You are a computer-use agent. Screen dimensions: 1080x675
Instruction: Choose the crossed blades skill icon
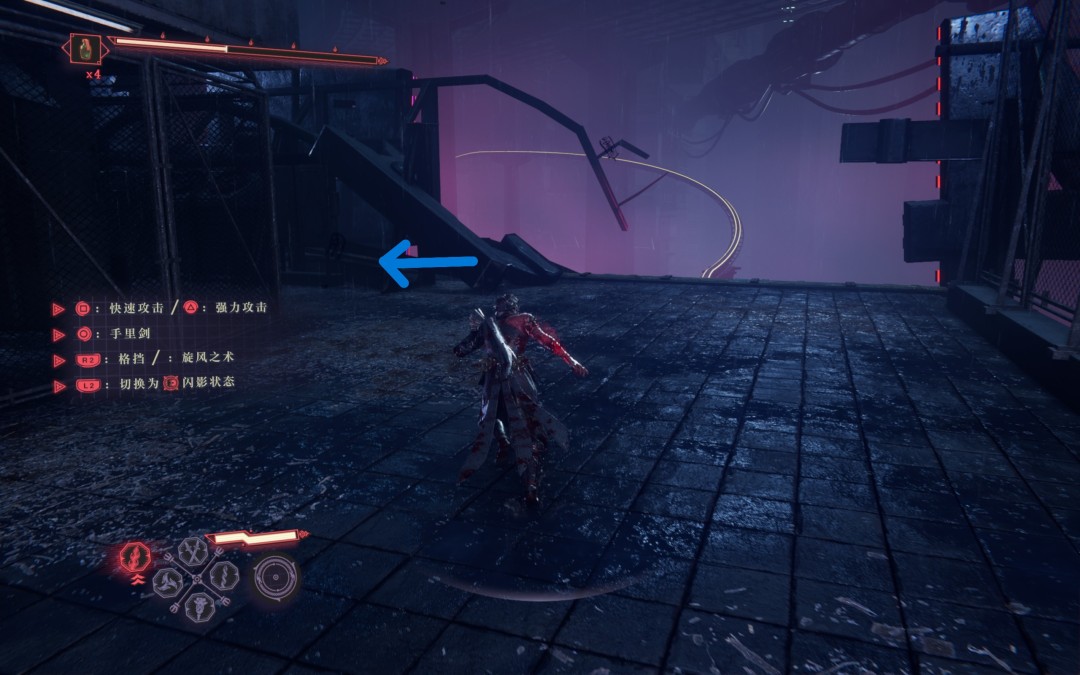pyautogui.click(x=192, y=551)
